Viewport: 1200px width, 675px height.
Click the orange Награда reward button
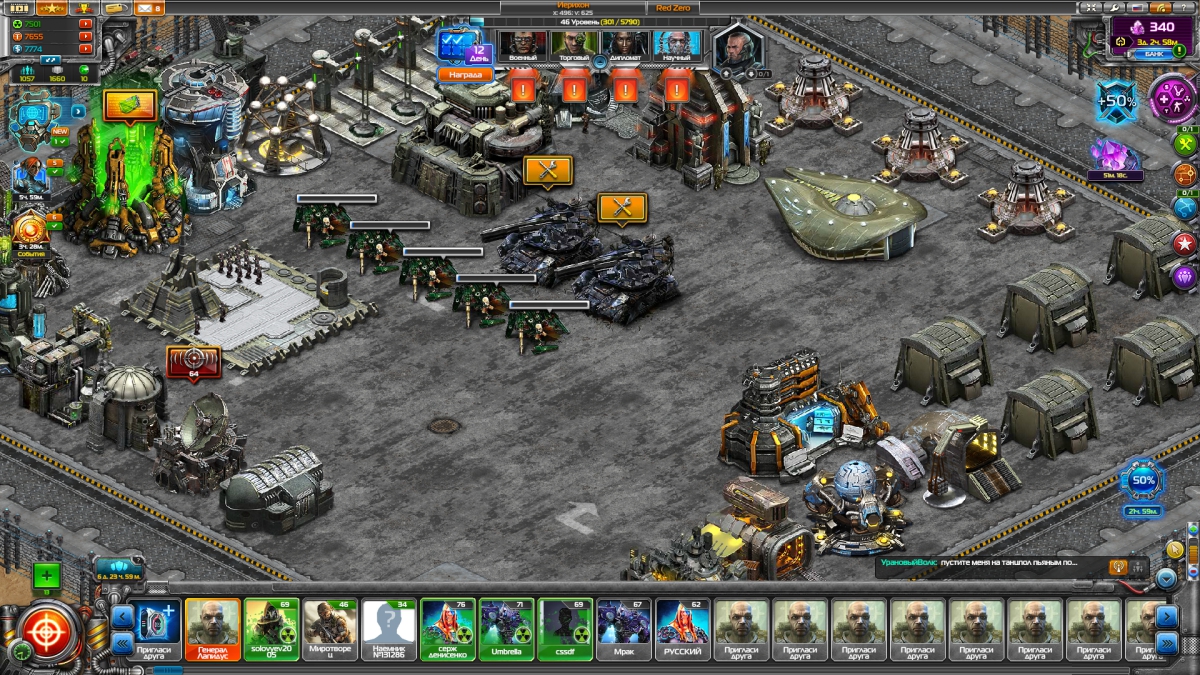coord(466,74)
